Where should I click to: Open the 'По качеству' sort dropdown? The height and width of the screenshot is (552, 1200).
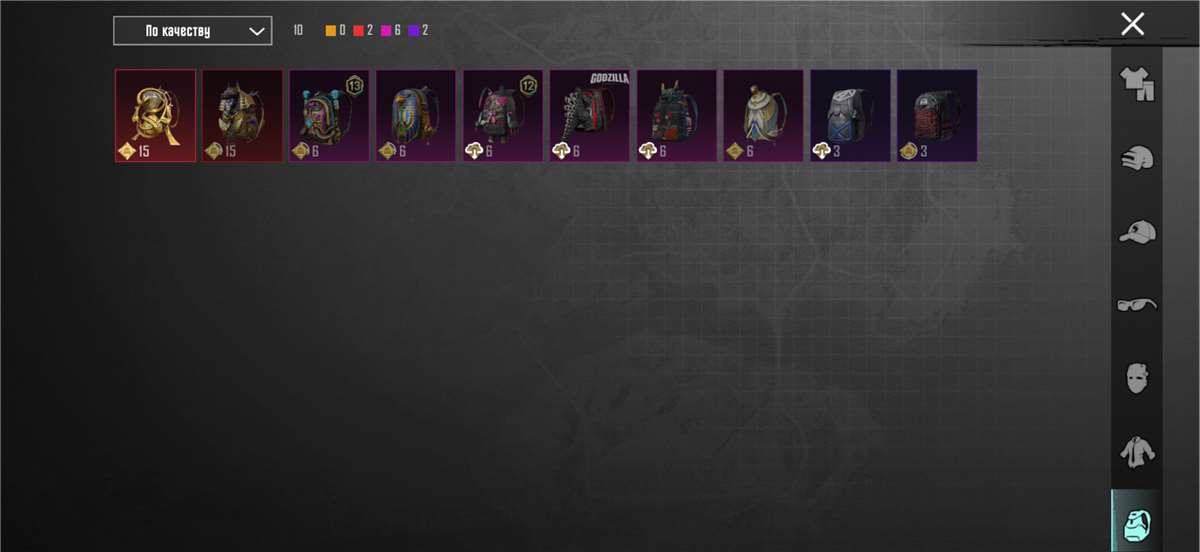(x=192, y=31)
